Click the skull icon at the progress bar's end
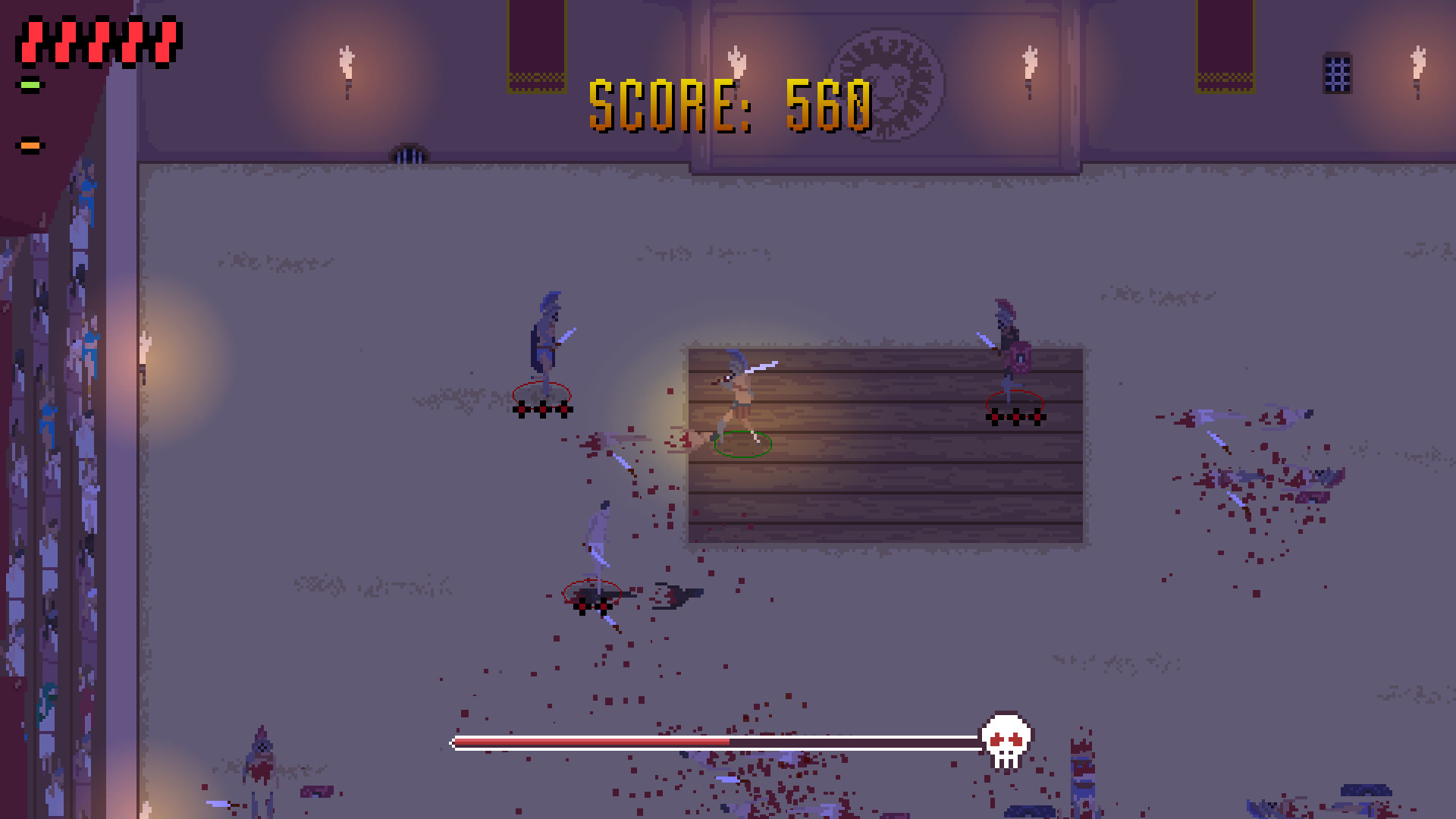This screenshot has width=1456, height=819. (x=1006, y=741)
